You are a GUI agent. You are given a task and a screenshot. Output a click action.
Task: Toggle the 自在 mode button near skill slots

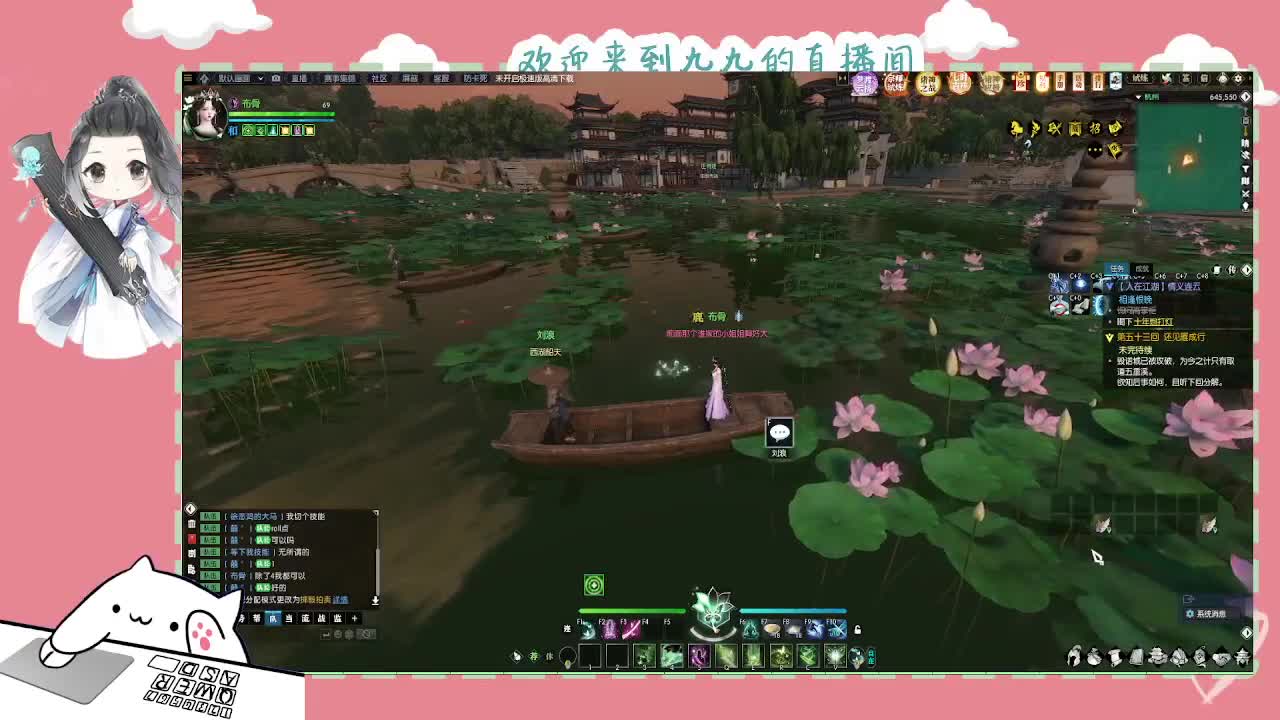click(870, 655)
